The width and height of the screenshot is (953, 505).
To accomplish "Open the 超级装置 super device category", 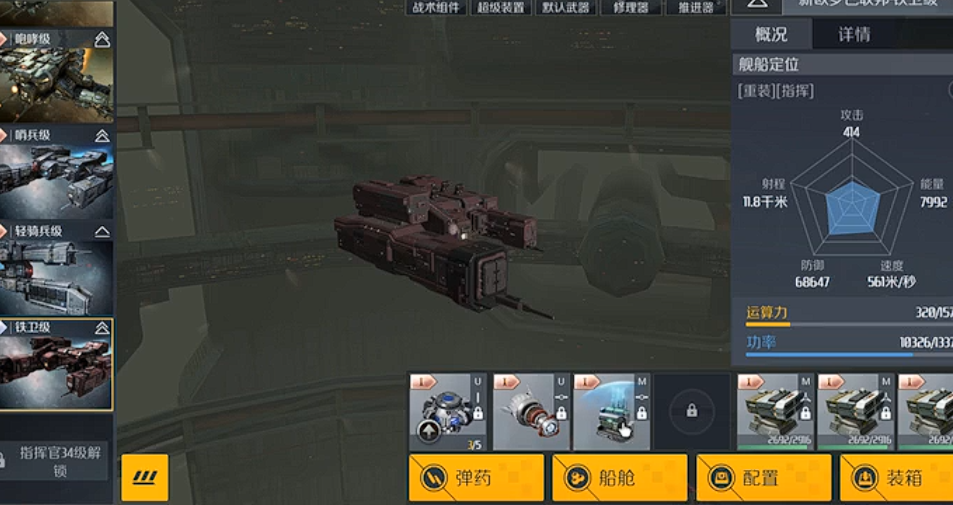I will 499,8.
